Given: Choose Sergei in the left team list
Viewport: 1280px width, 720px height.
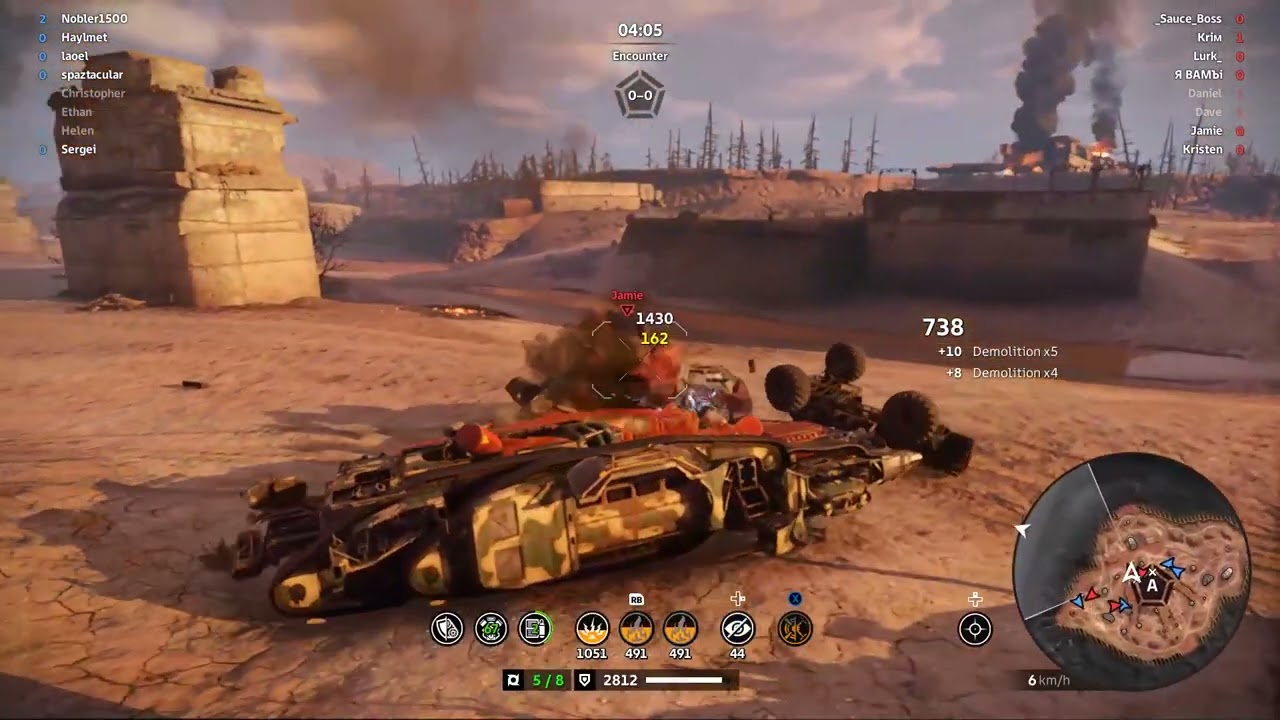Looking at the screenshot, I should pyautogui.click(x=79, y=150).
